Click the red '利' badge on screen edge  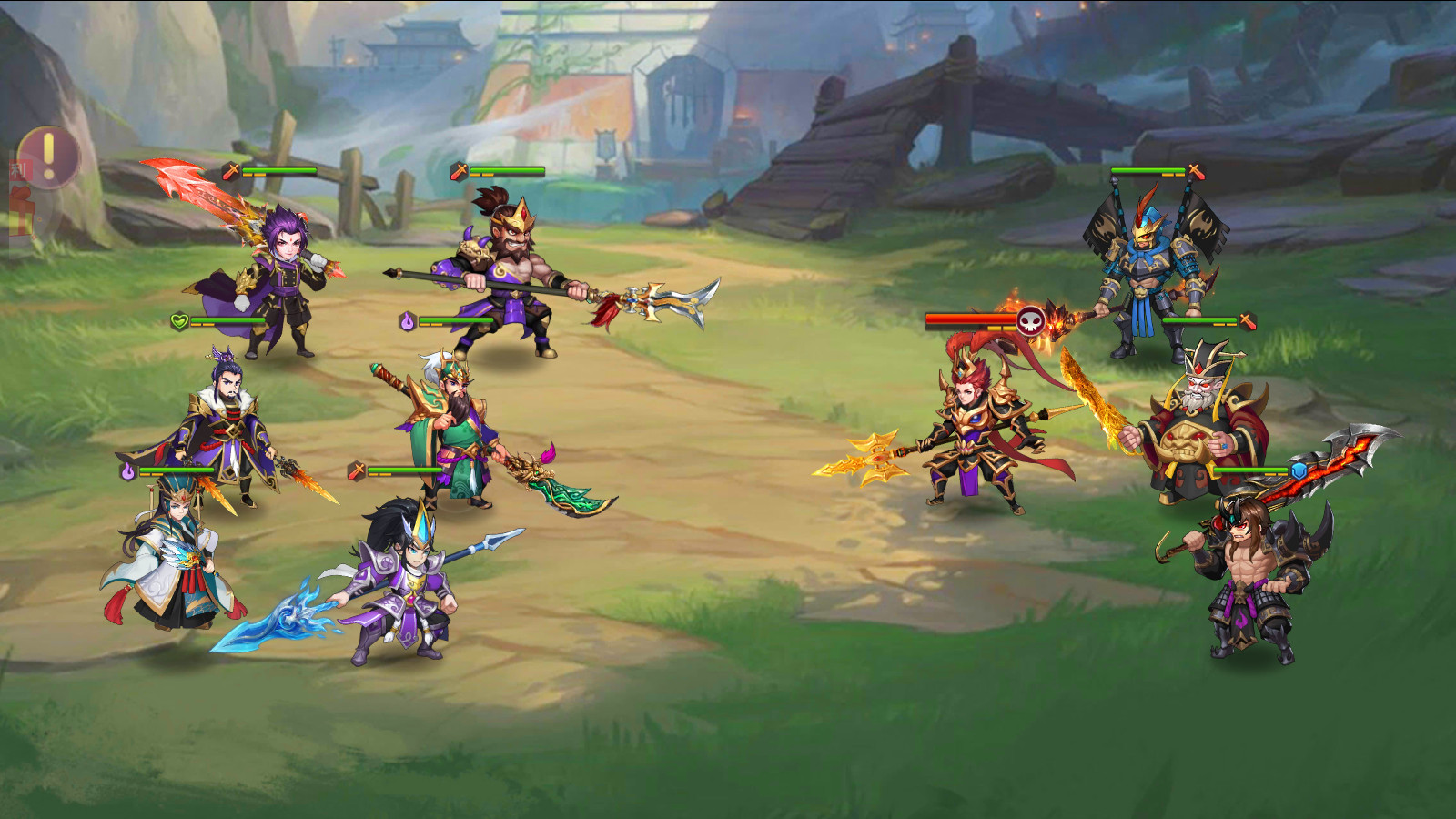point(18,170)
